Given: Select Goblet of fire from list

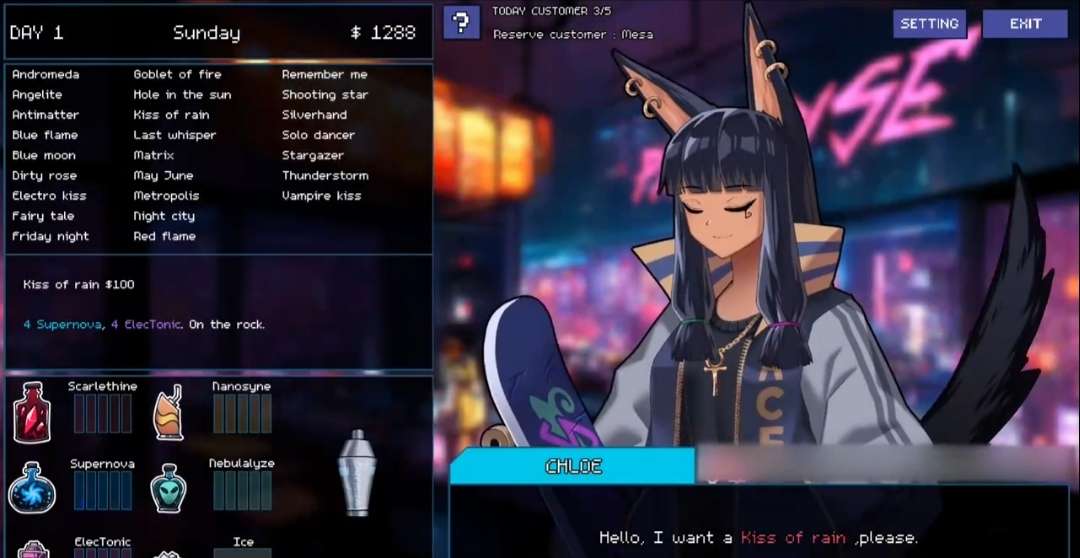Looking at the screenshot, I should click(x=177, y=74).
